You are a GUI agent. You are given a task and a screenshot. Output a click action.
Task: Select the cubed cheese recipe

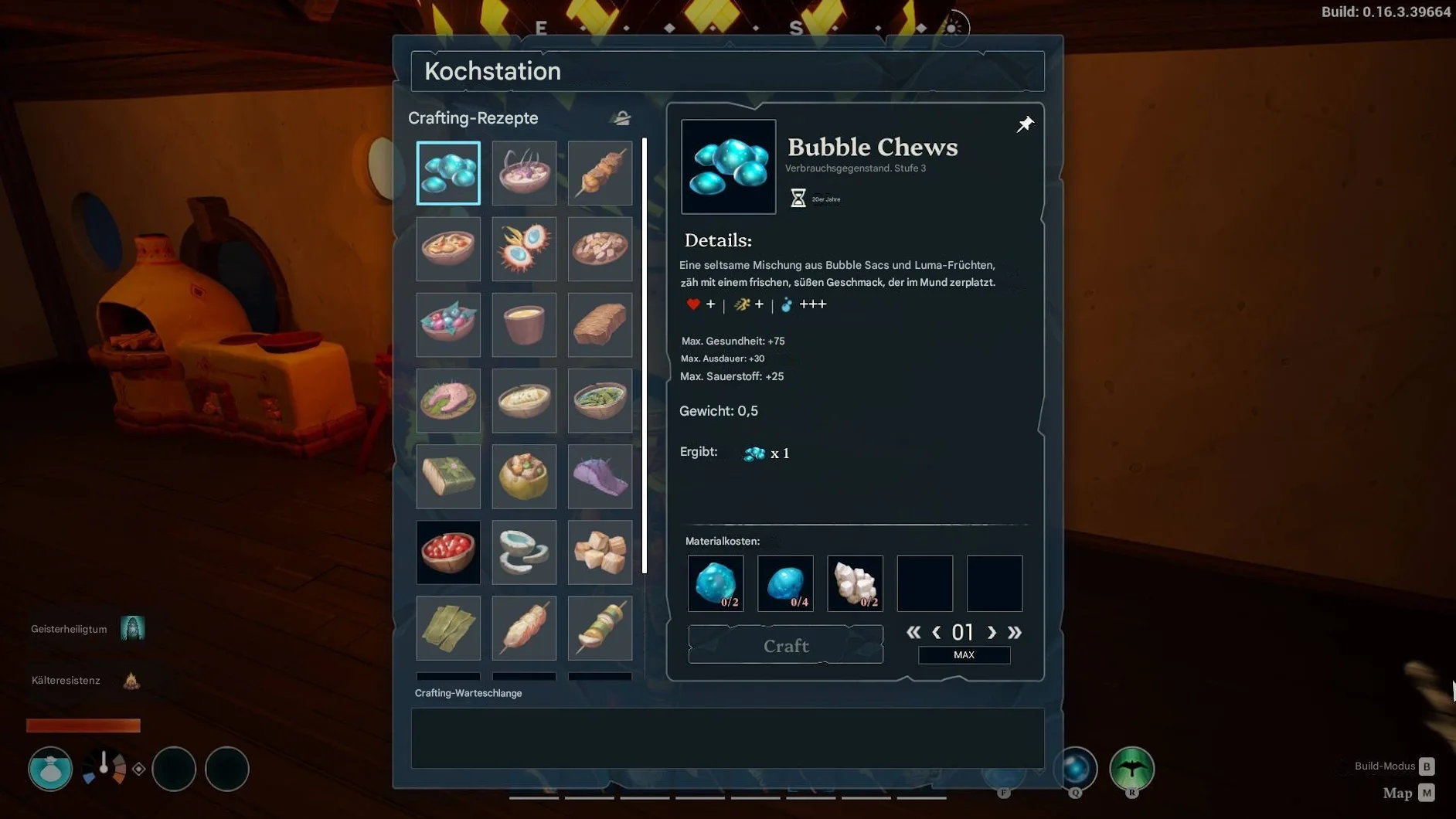click(x=600, y=552)
